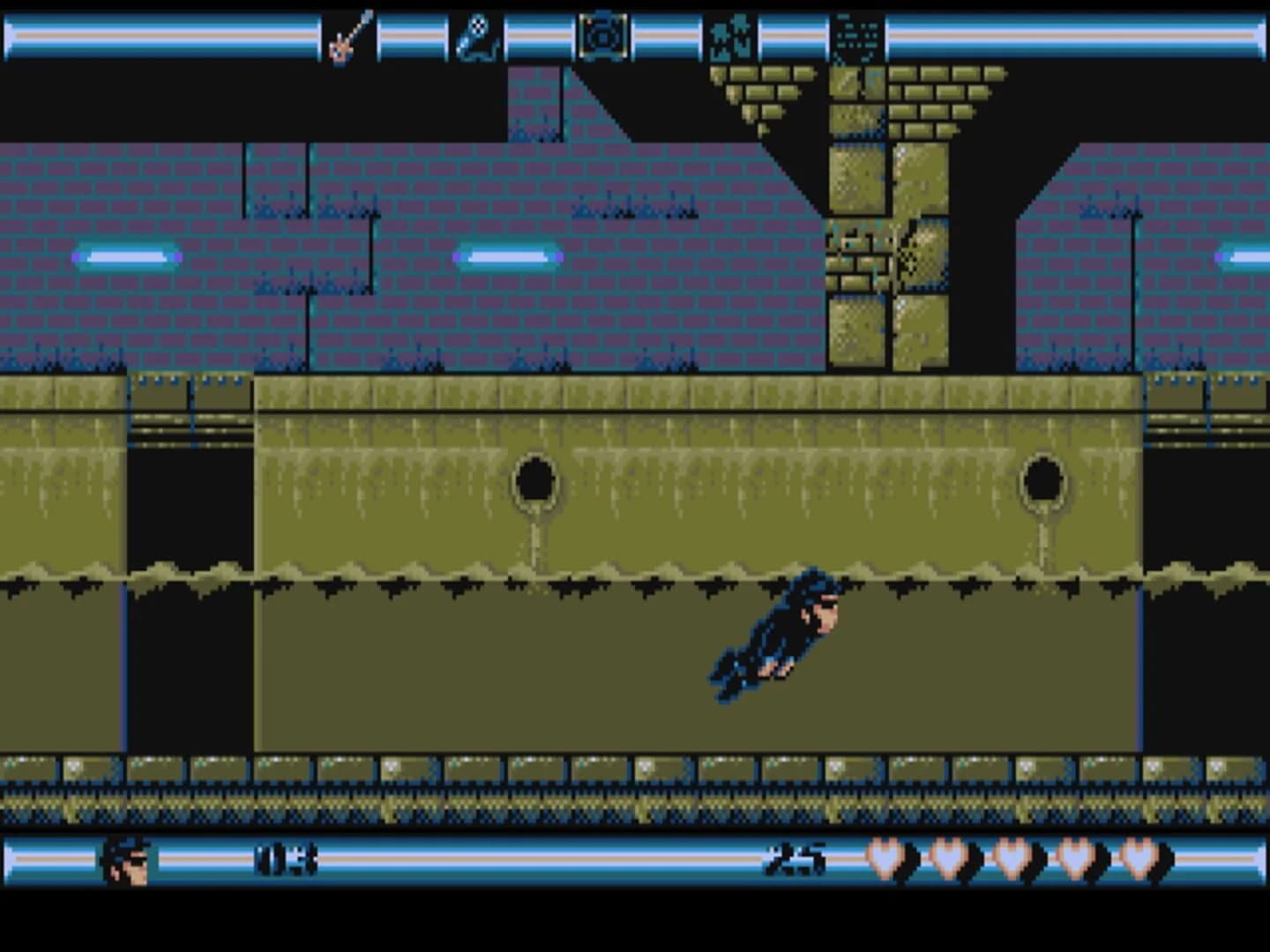Toggle the second heart in the health row

coord(951,857)
